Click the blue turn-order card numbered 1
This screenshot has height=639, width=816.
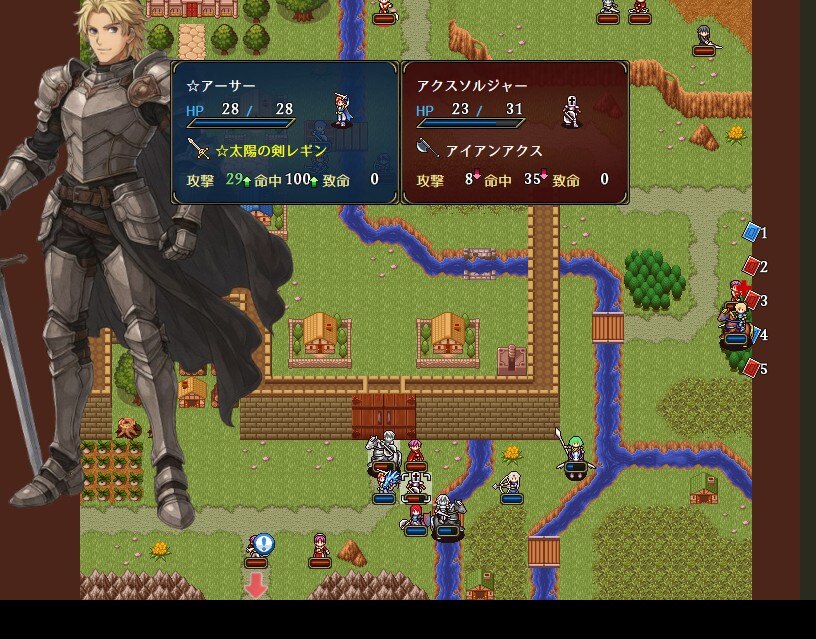click(752, 232)
